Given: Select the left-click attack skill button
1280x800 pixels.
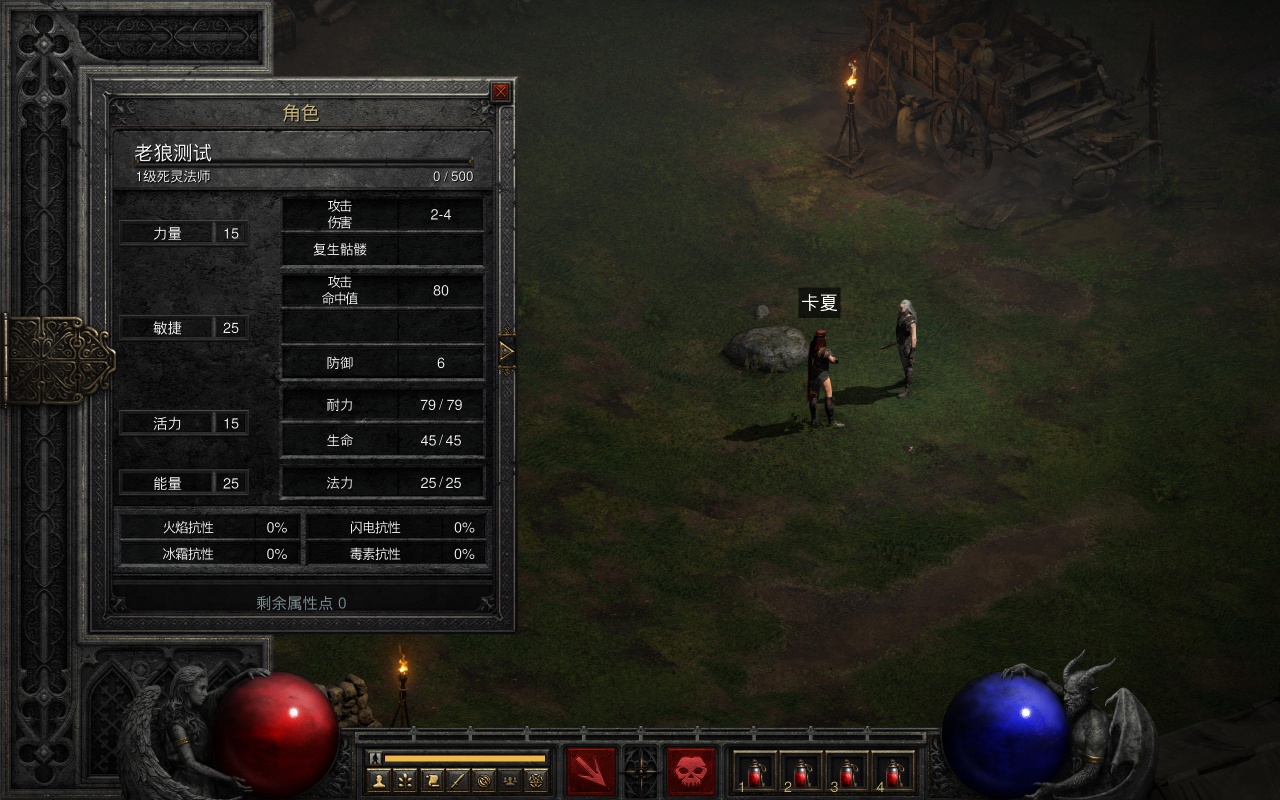Looking at the screenshot, I should tap(591, 772).
